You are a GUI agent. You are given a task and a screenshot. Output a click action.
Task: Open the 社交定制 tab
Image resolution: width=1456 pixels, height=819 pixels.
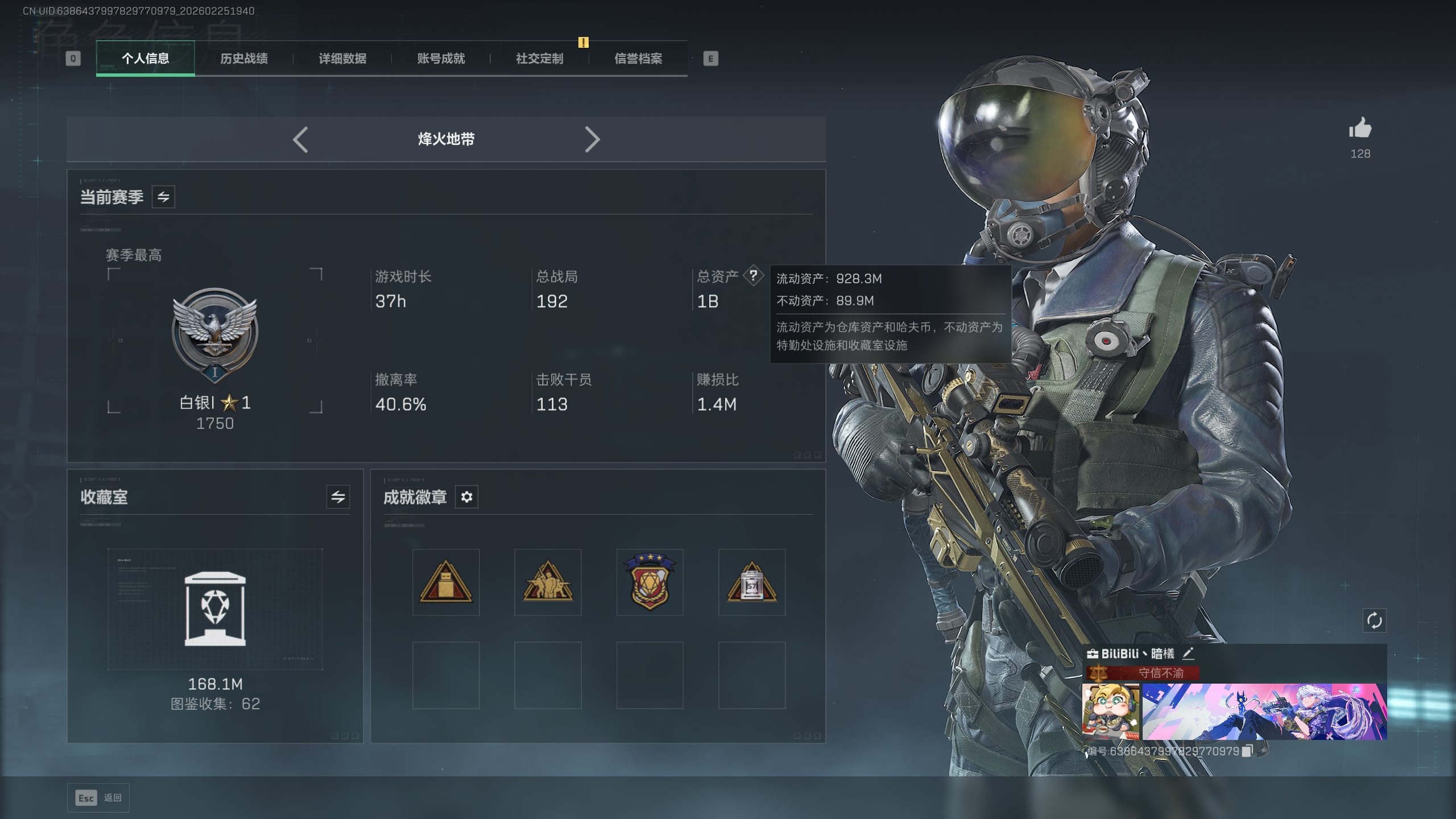(539, 59)
